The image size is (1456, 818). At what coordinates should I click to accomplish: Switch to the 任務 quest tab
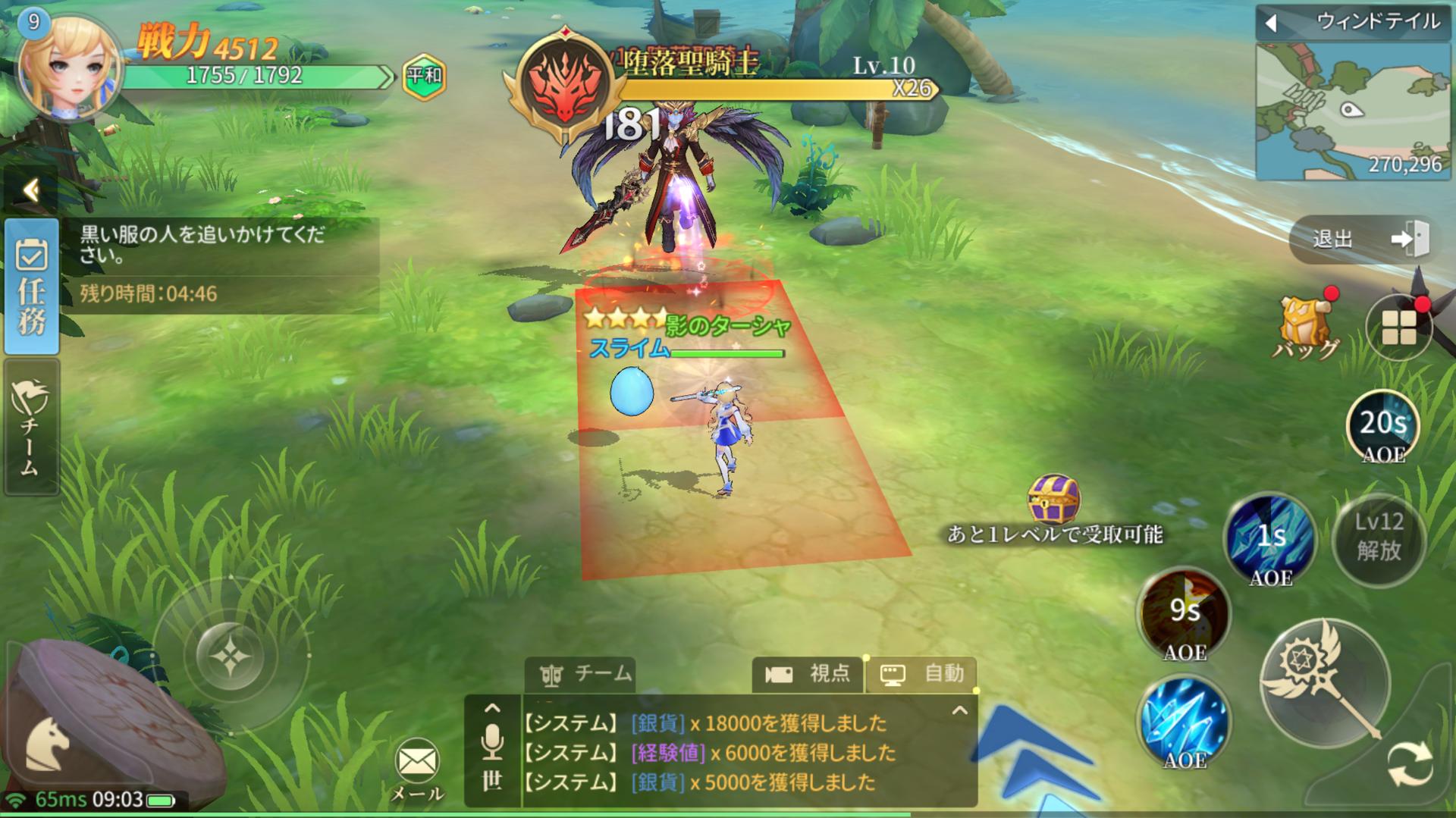click(x=31, y=287)
